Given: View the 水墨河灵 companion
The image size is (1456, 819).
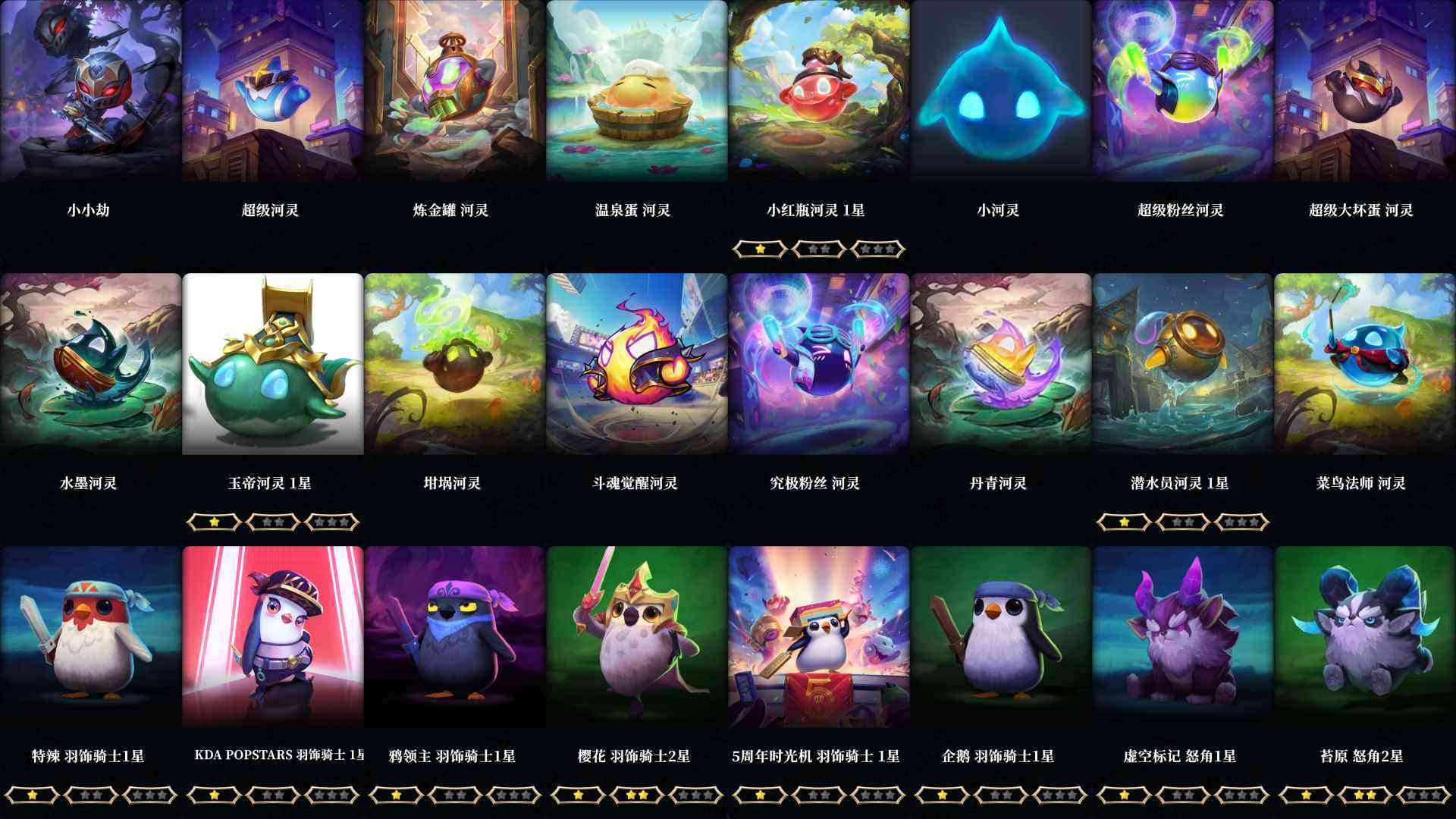Looking at the screenshot, I should pos(91,364).
